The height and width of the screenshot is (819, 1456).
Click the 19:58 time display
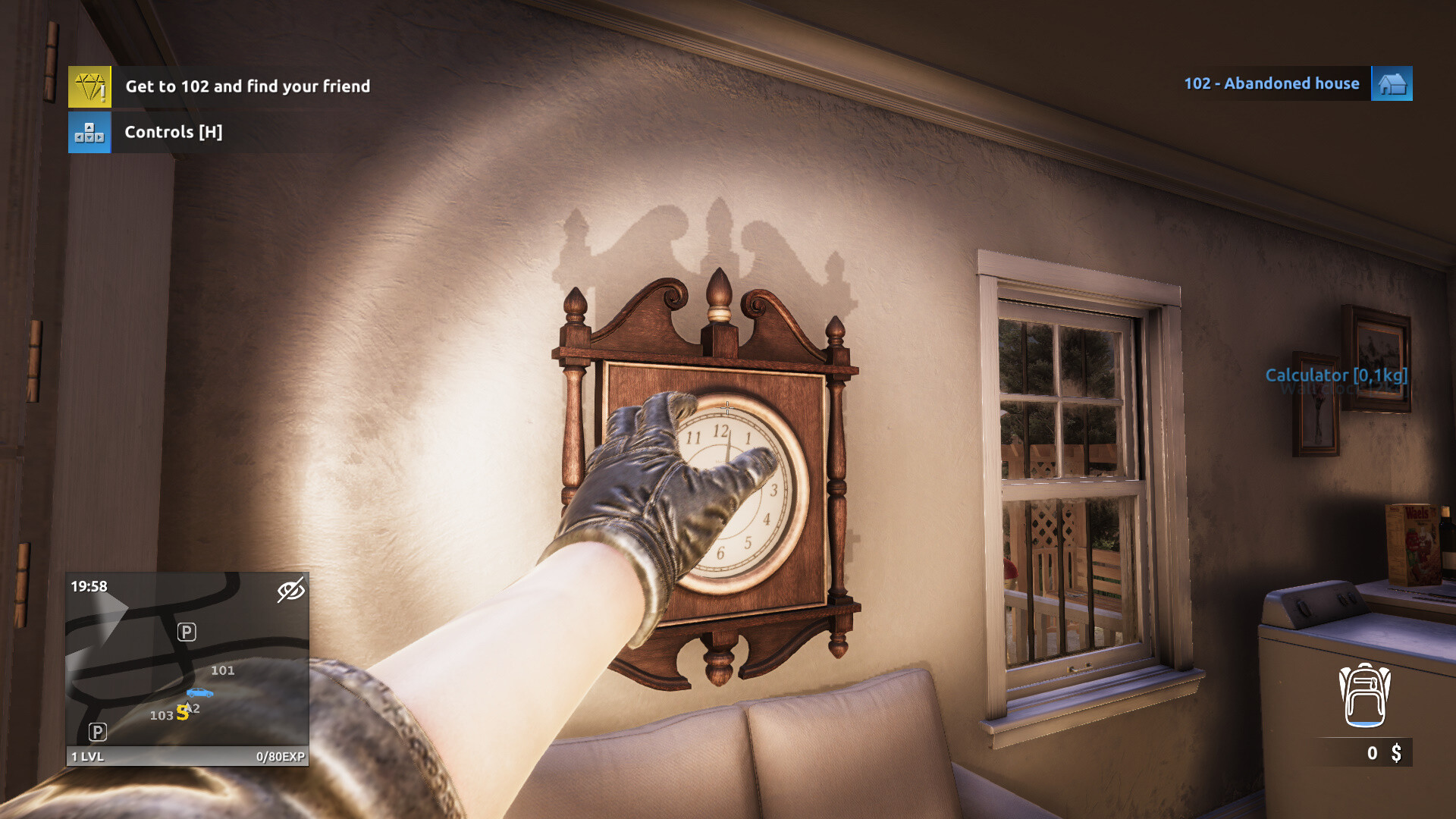tap(89, 585)
